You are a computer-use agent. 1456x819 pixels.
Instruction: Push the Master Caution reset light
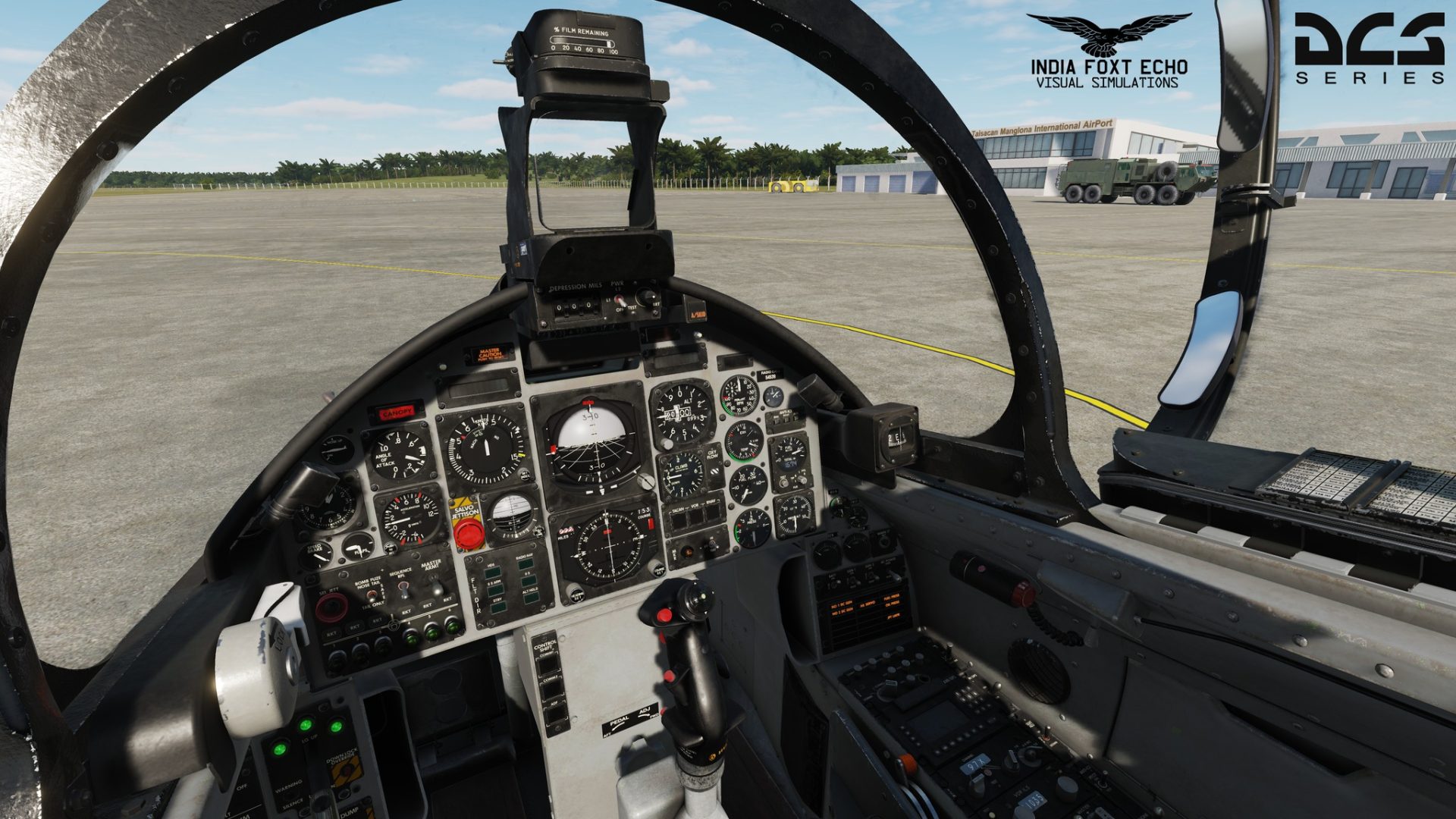[489, 354]
